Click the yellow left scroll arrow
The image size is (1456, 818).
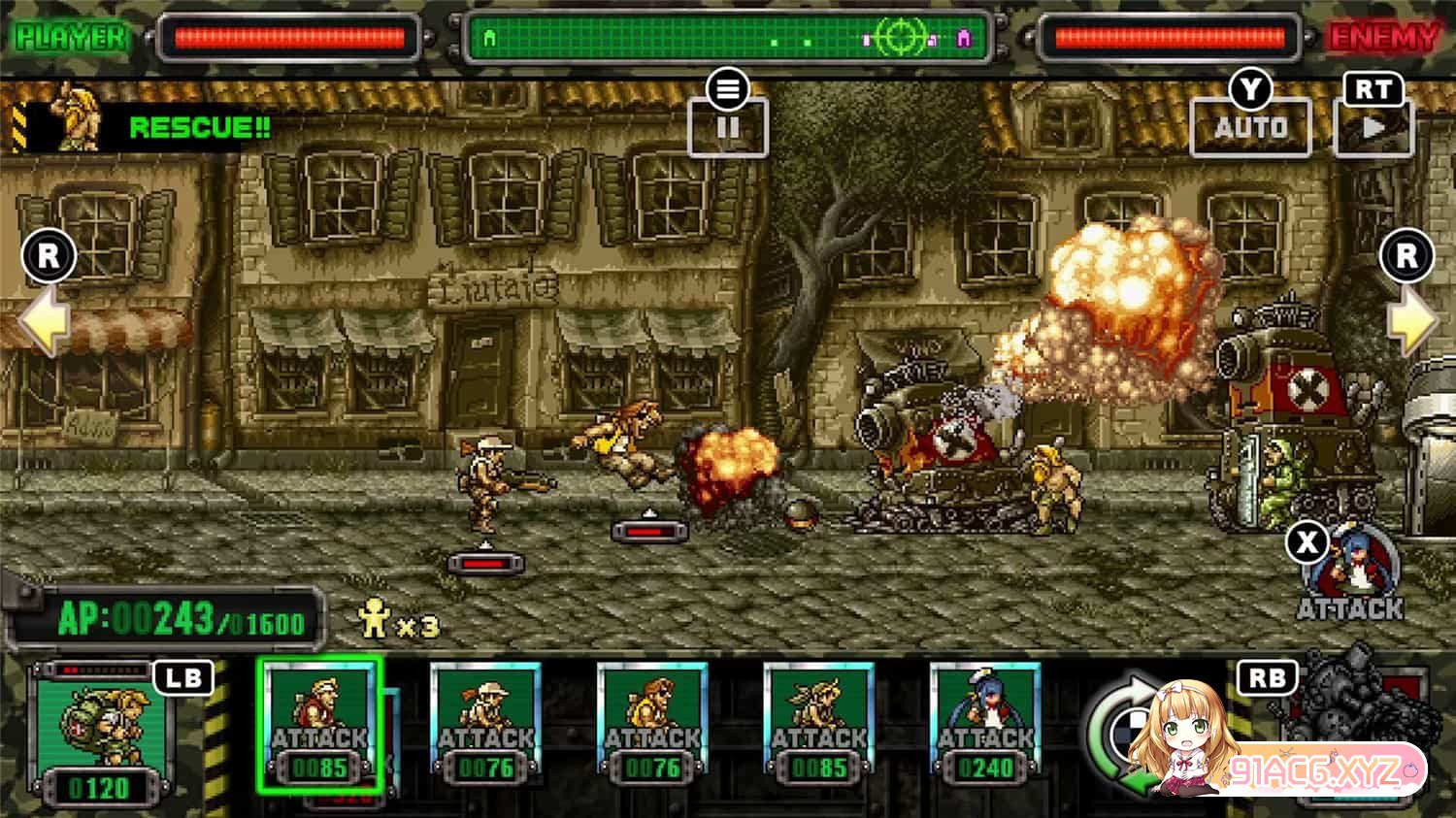point(45,320)
